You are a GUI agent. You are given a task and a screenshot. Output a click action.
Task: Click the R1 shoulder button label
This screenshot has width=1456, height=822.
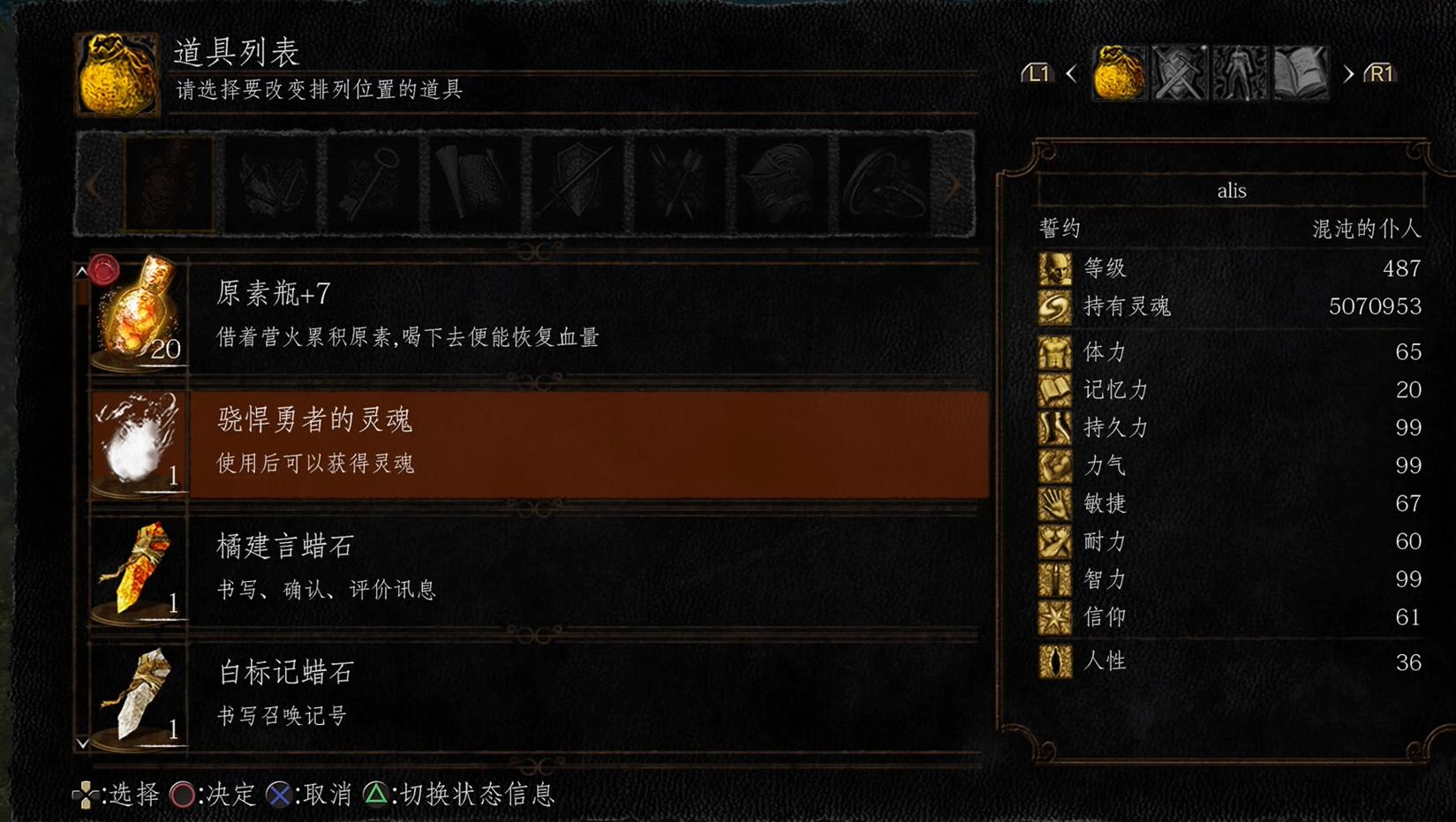(1379, 74)
